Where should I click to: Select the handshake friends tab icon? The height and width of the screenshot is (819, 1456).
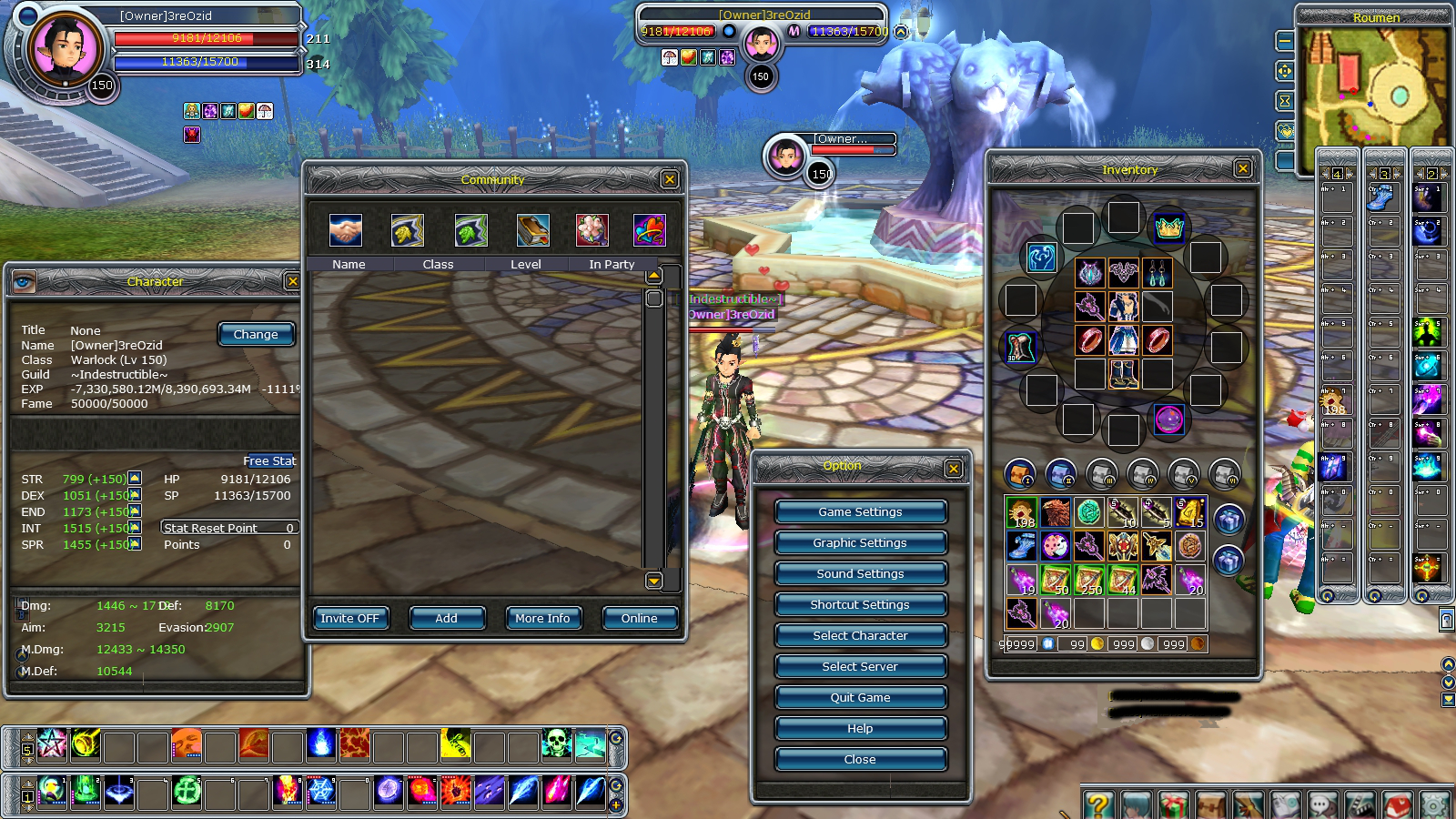tap(346, 230)
